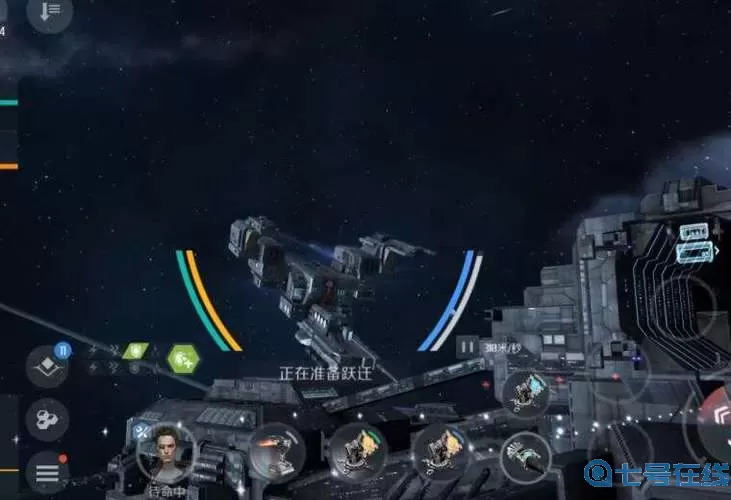
Task: Tap the pause button beside speed readout
Action: click(466, 347)
